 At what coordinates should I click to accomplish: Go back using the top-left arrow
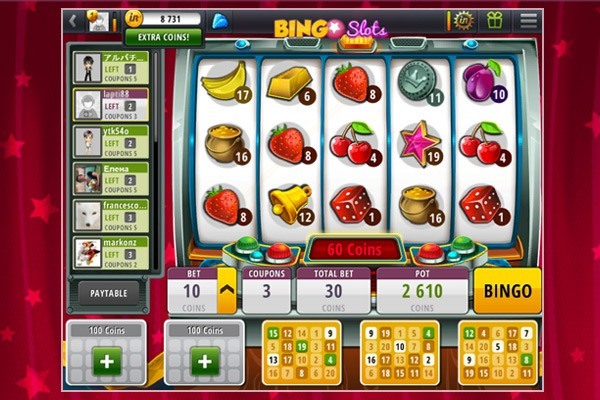click(x=74, y=20)
